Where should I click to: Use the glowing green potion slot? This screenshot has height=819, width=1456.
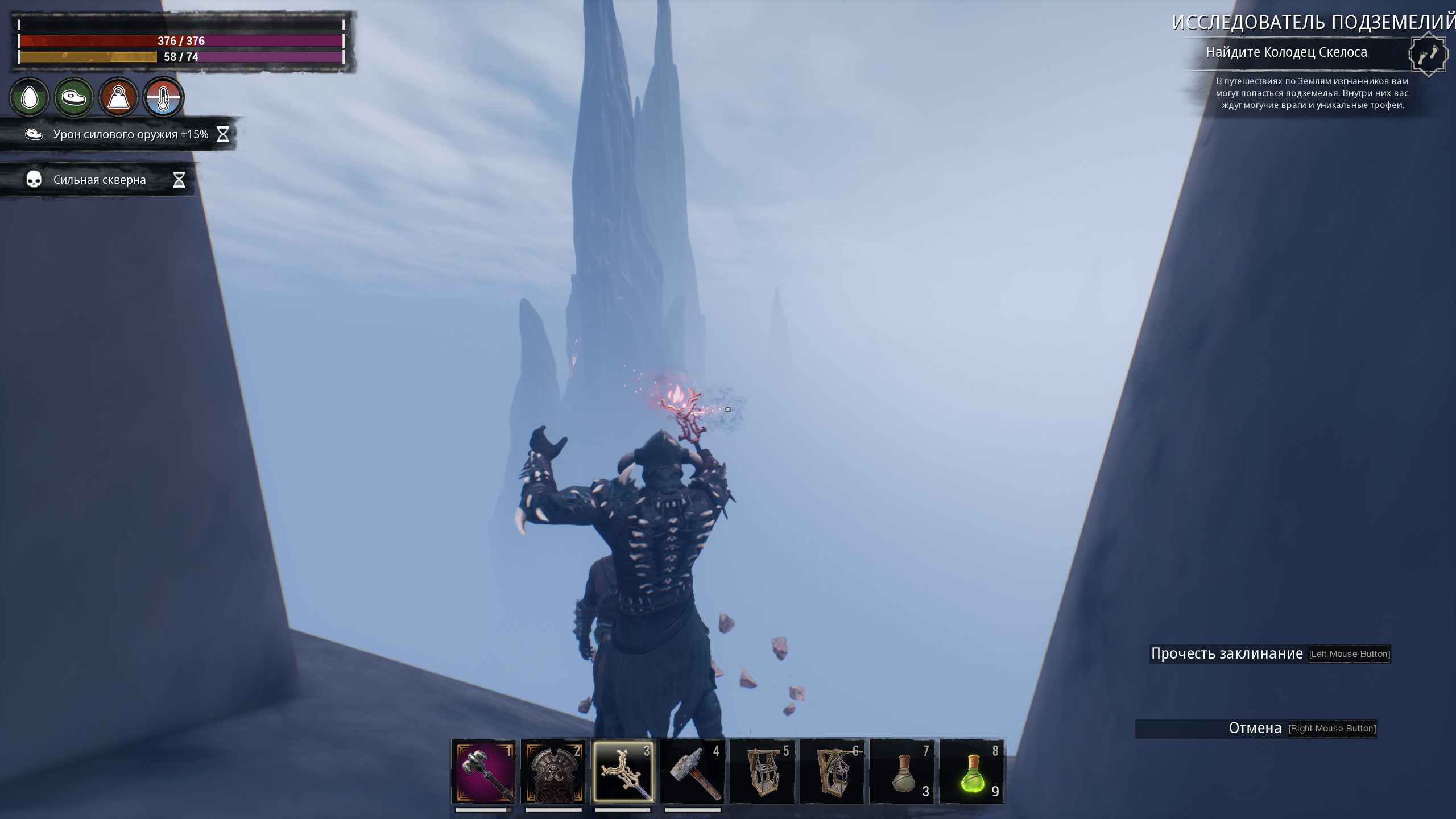pyautogui.click(x=972, y=771)
